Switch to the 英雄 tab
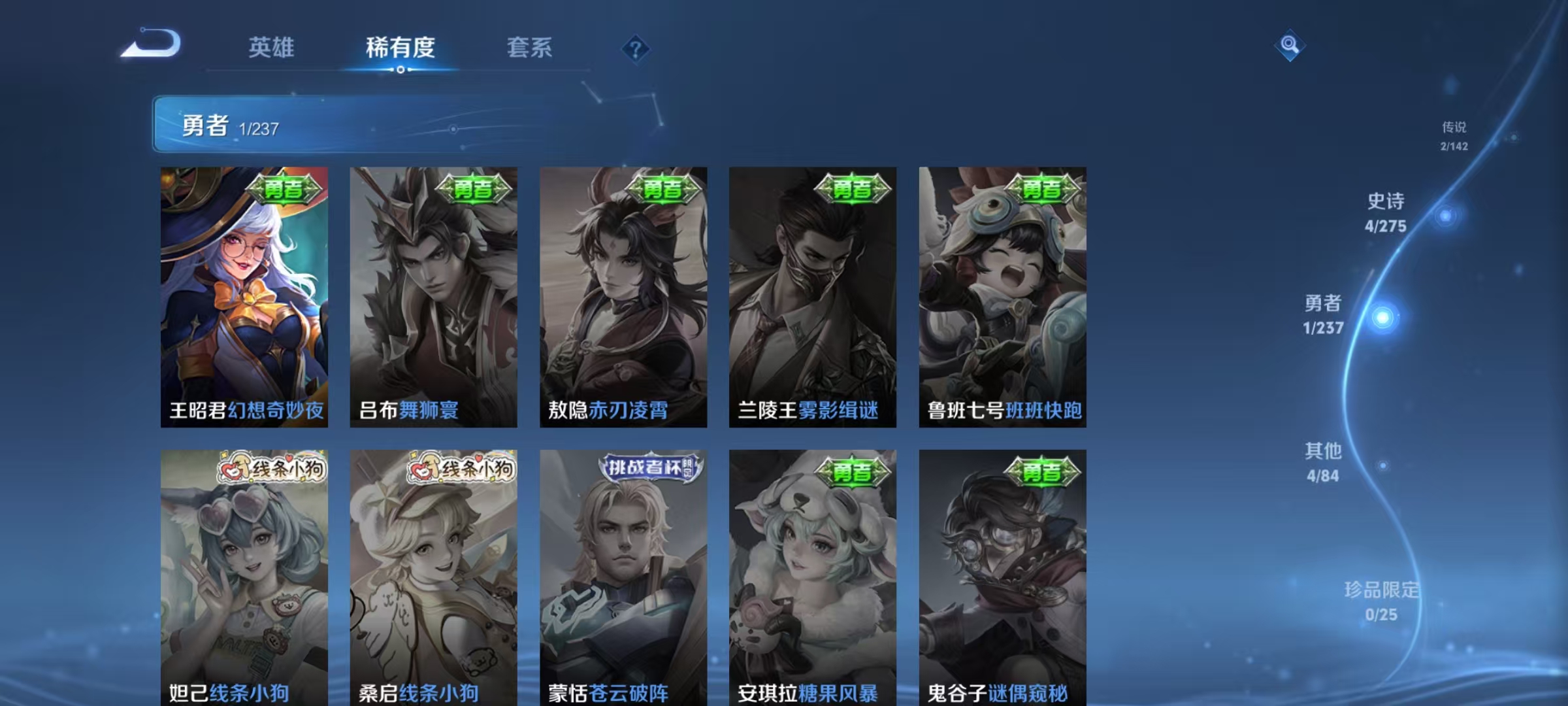1568x706 pixels. pyautogui.click(x=272, y=48)
